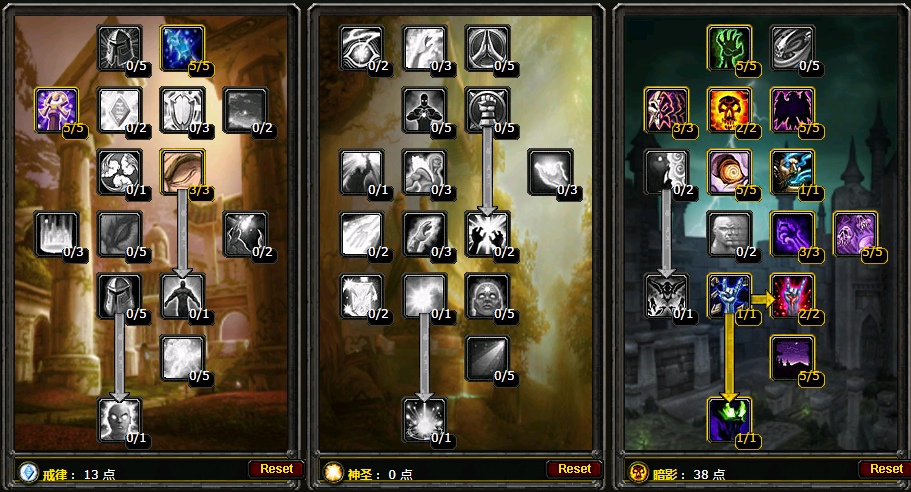The height and width of the screenshot is (492, 911).
Task: Reset the 暗影 Shadow talent tree
Action: tap(885, 468)
